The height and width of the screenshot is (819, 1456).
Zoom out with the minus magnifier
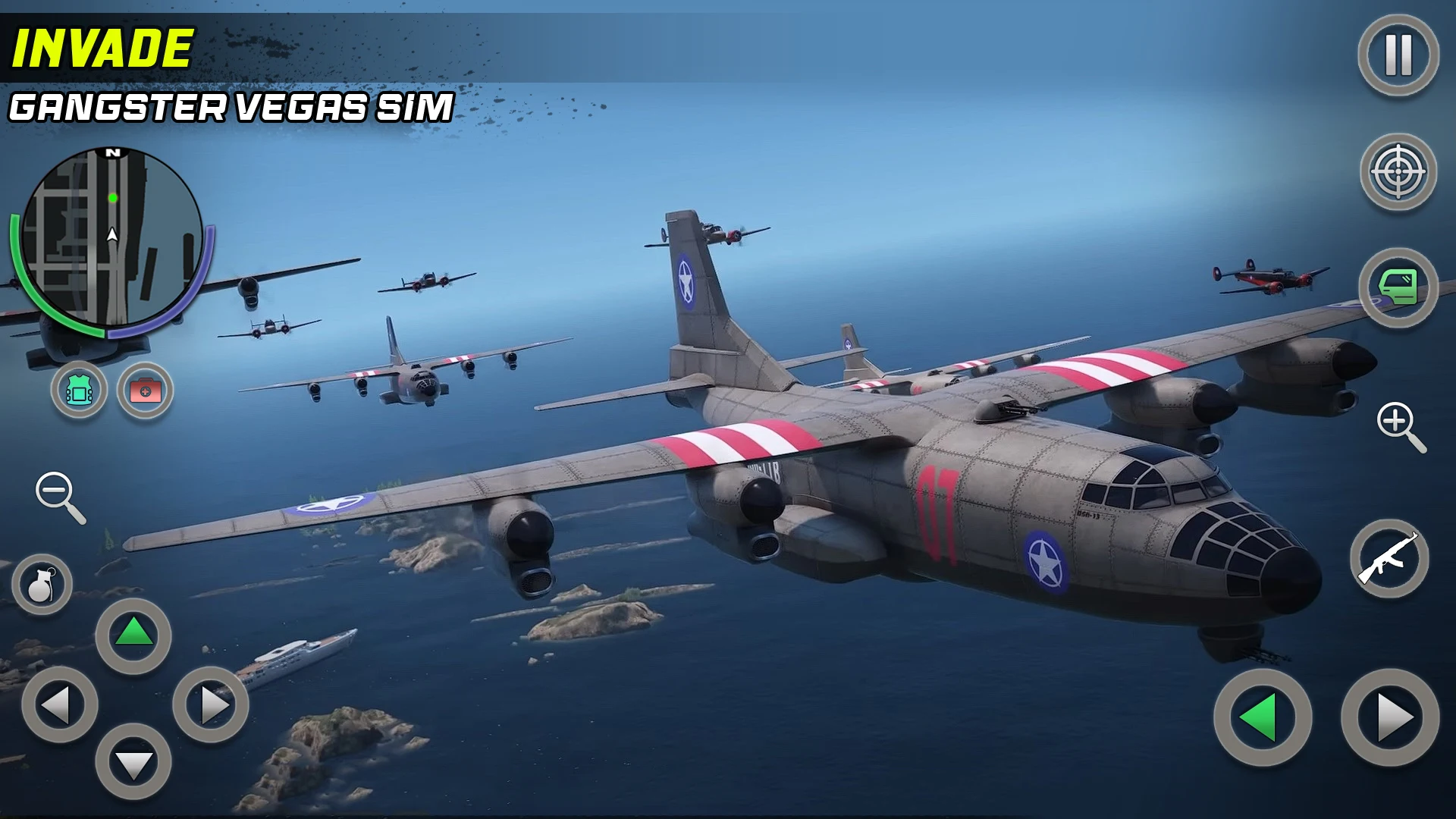(x=60, y=497)
